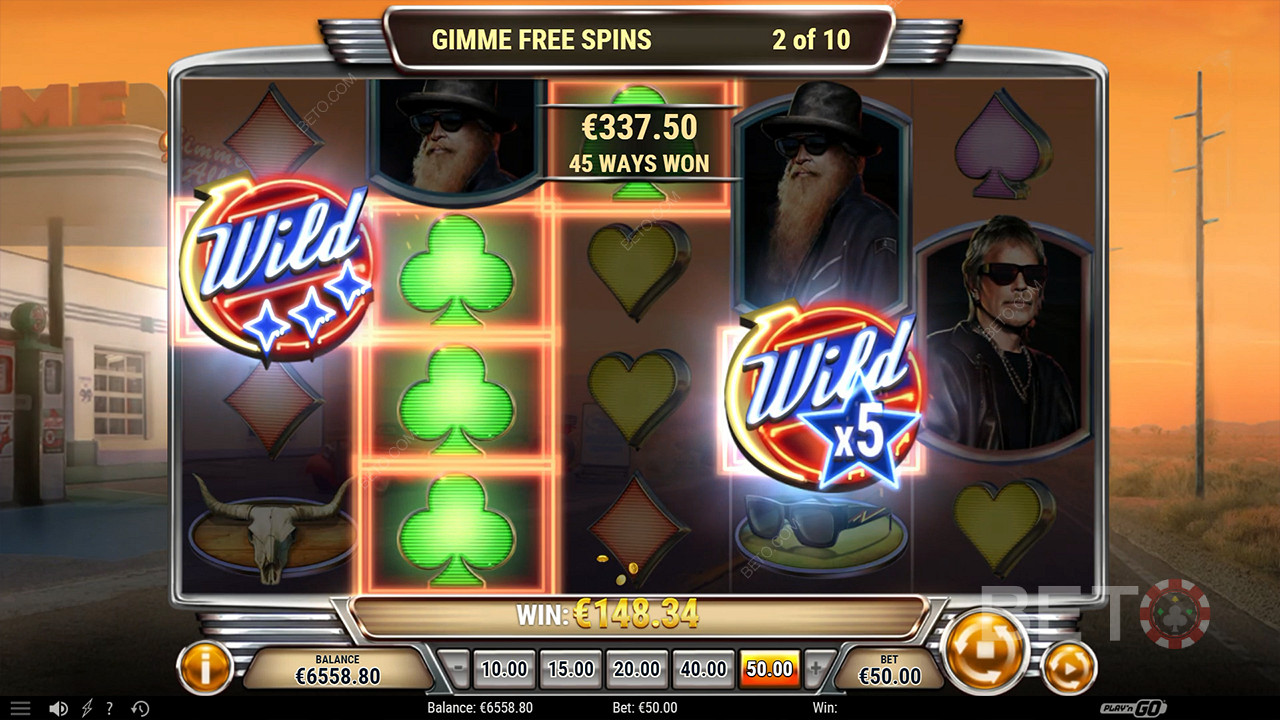Open the hamburger menu

pos(20,709)
